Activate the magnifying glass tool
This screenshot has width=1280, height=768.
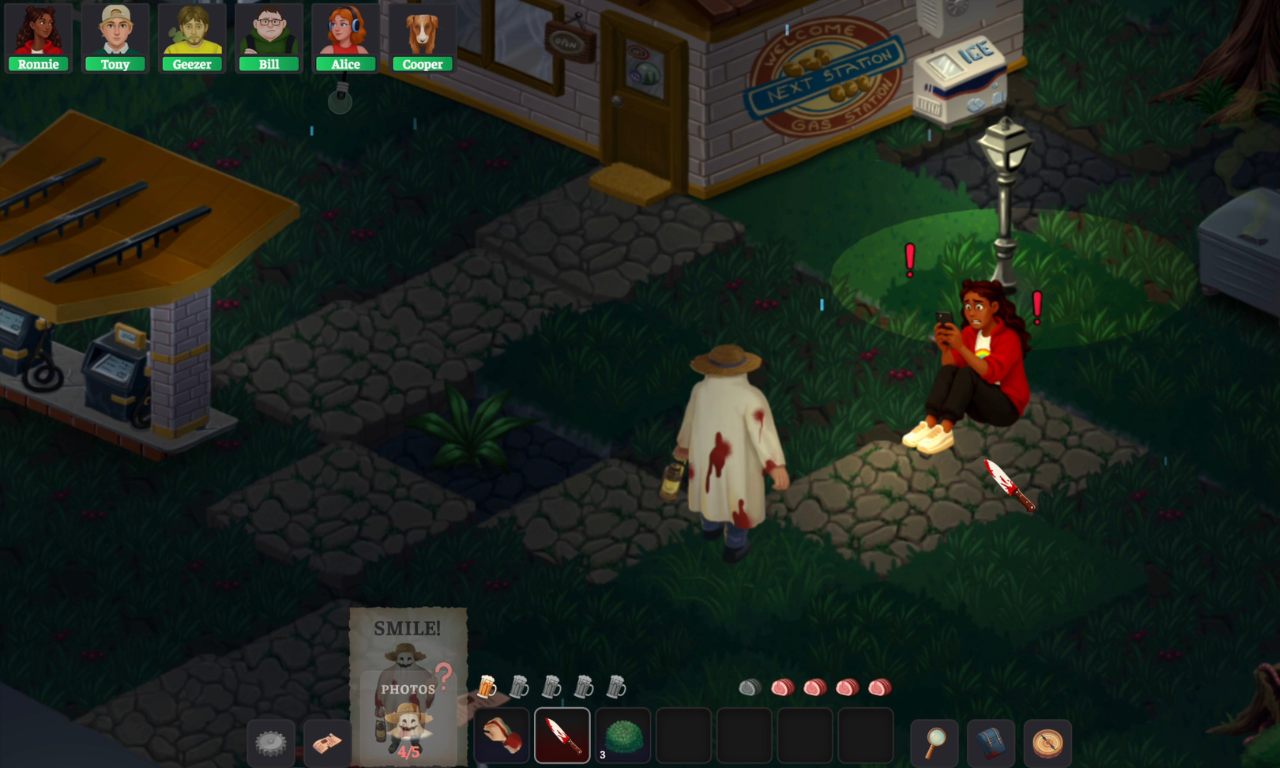pos(935,743)
